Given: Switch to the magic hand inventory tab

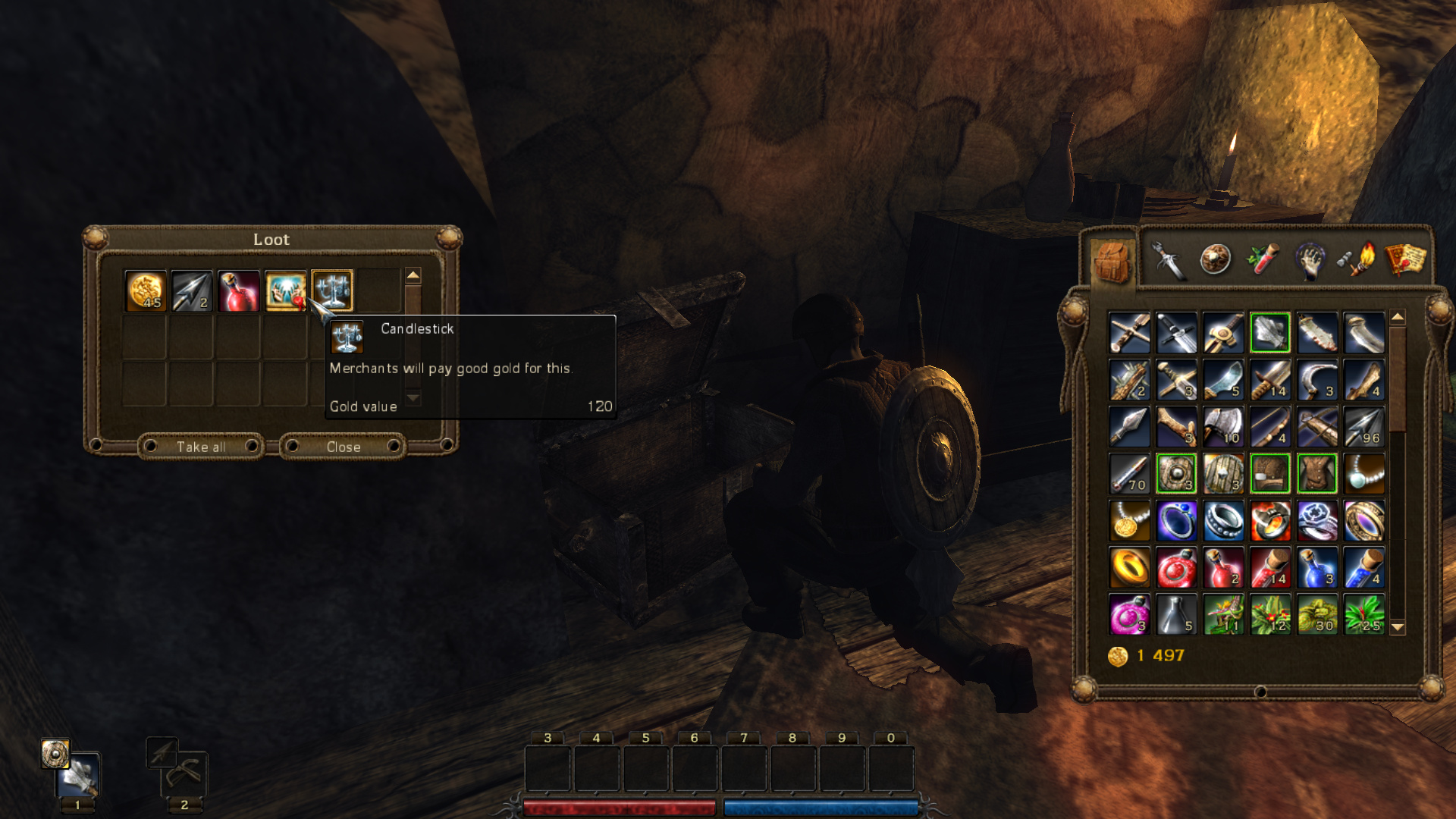Looking at the screenshot, I should 1310,260.
